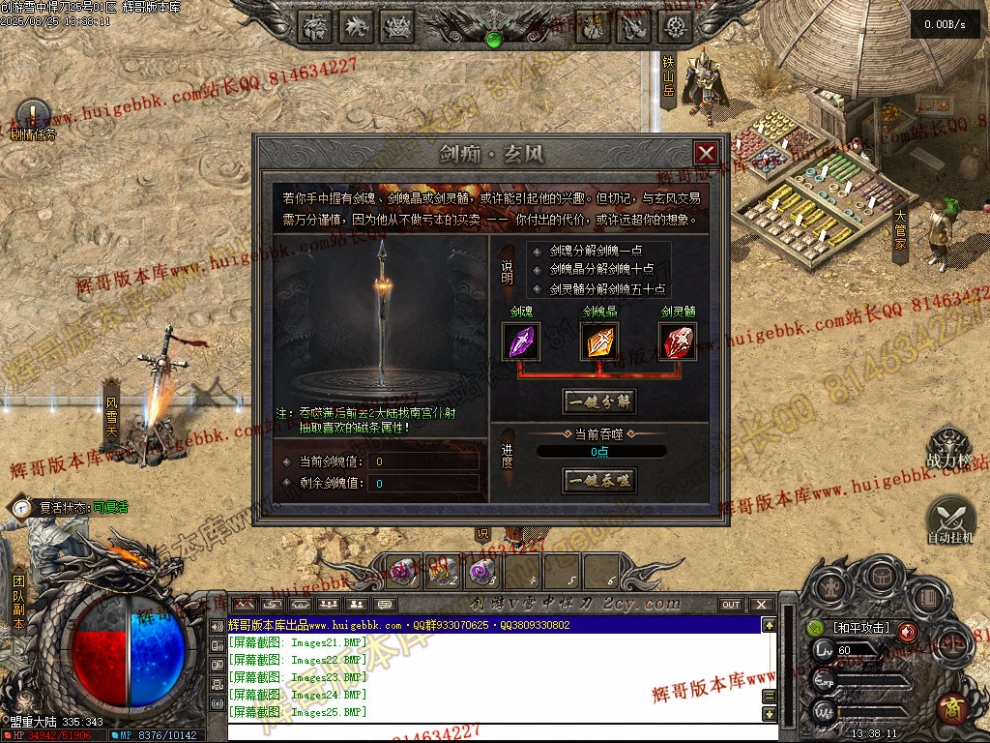The width and height of the screenshot is (990, 743).
Task: Click the 一键分解 decompose button
Action: (599, 402)
